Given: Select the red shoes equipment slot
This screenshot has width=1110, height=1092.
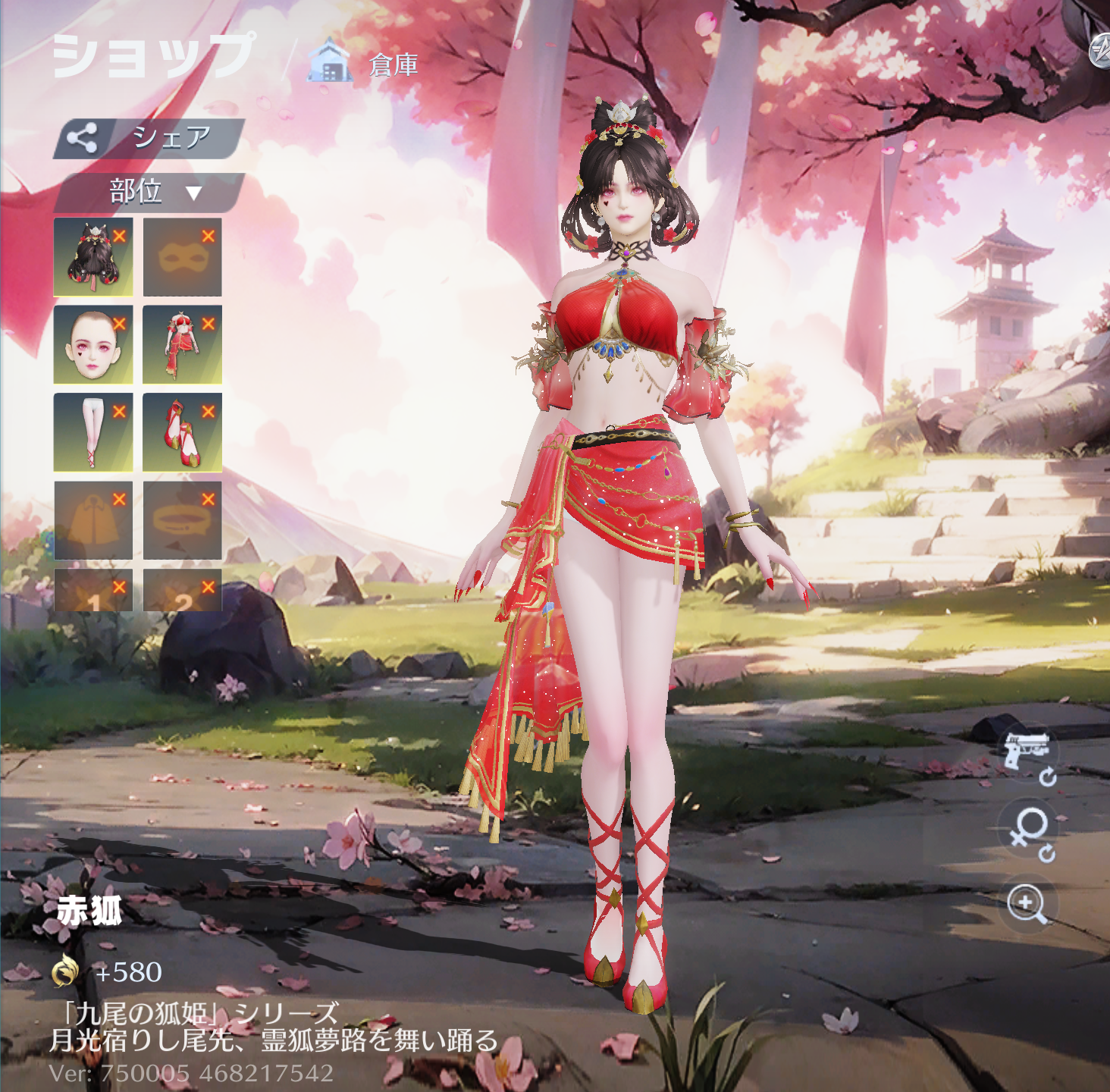Looking at the screenshot, I should click(183, 434).
